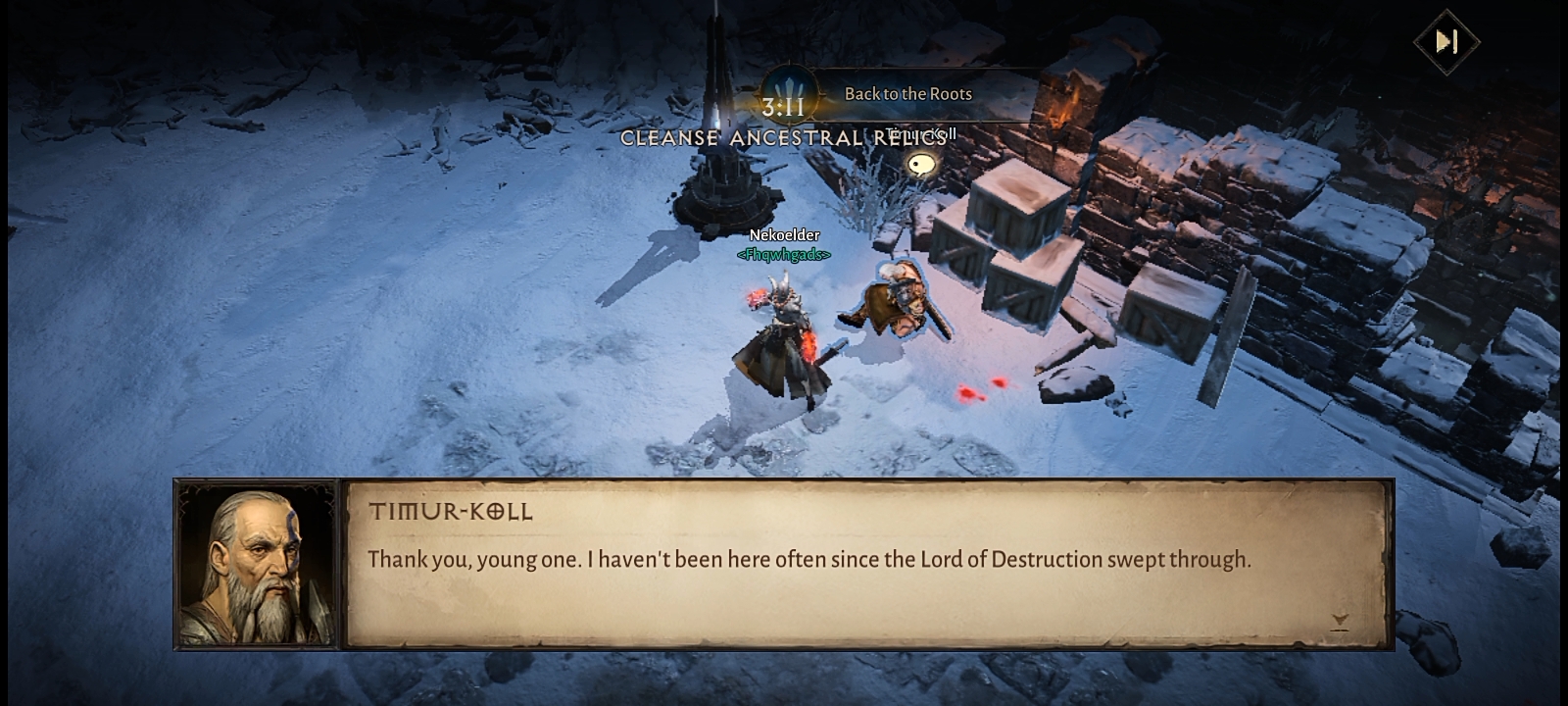Image resolution: width=1568 pixels, height=706 pixels.
Task: Click the Timur-Koll dialogue text box
Action: [866, 564]
